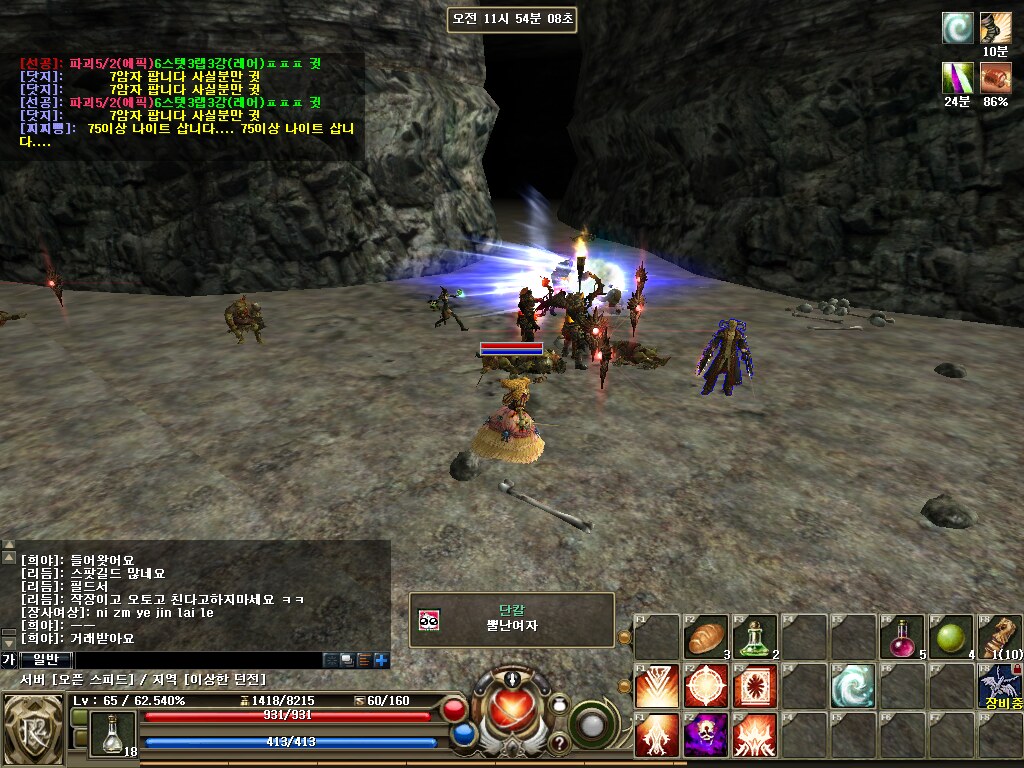The width and height of the screenshot is (1024, 768).
Task: Click the blue orb beside mana bar
Action: [x=463, y=735]
